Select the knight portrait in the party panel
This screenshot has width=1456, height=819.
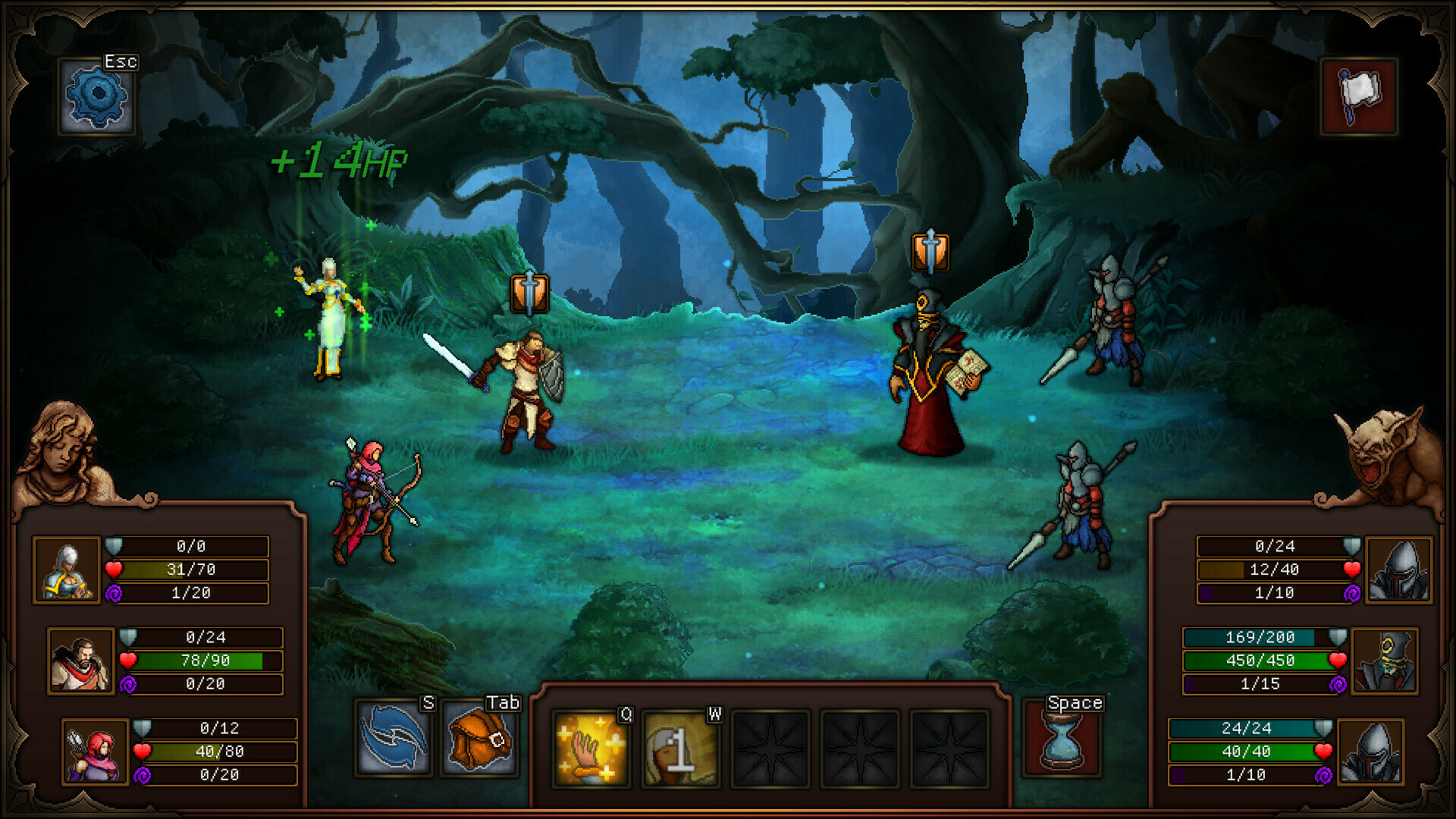(x=68, y=570)
